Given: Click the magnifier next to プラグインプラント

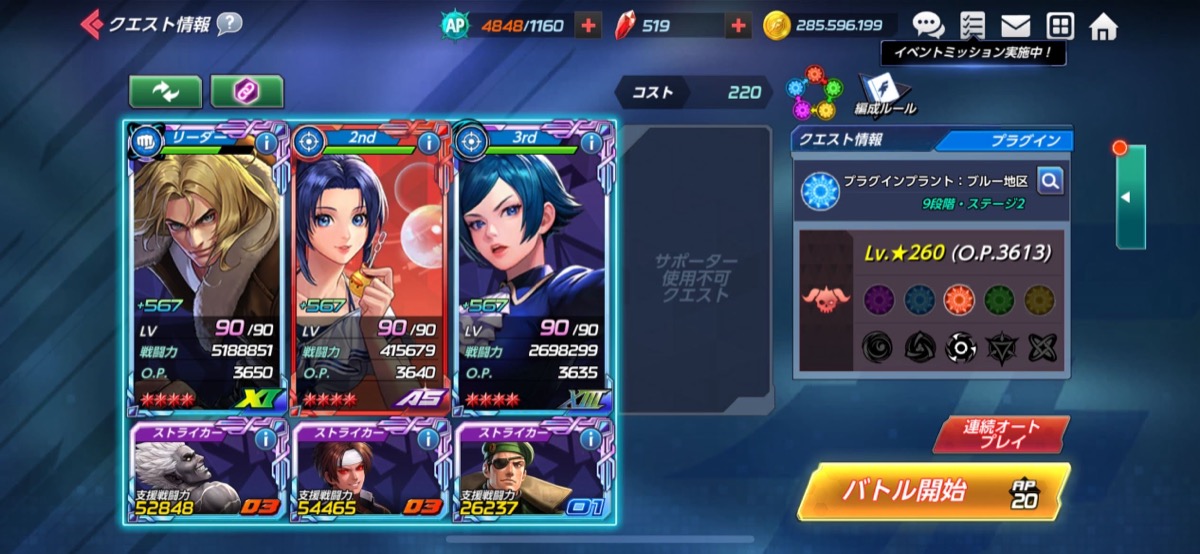Looking at the screenshot, I should click(1049, 181).
